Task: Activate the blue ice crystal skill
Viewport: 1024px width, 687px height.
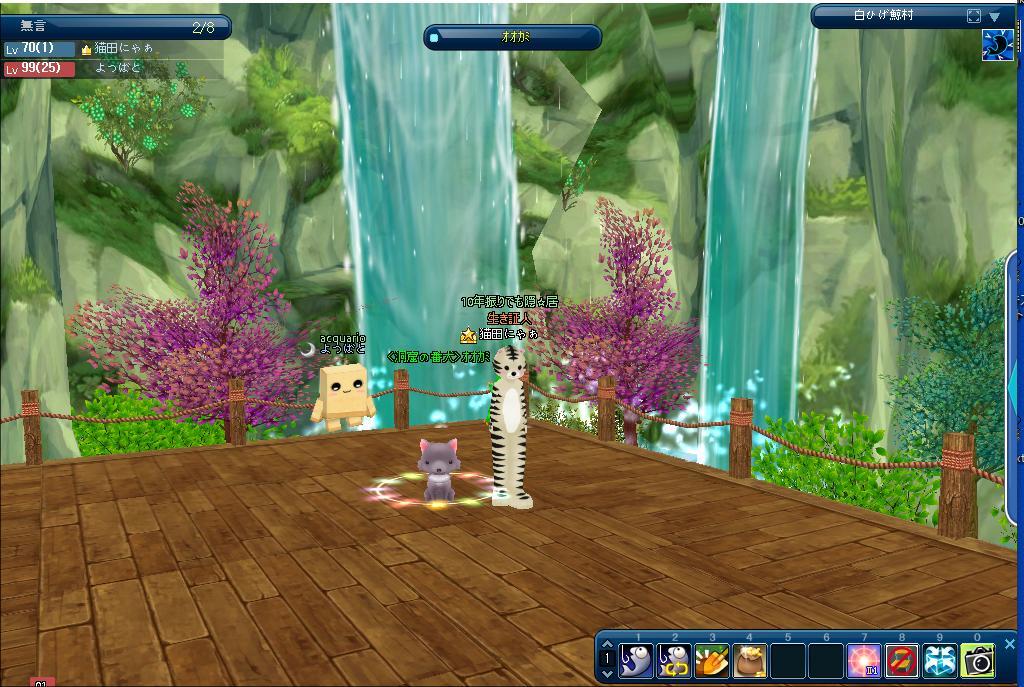Action: tap(940, 661)
